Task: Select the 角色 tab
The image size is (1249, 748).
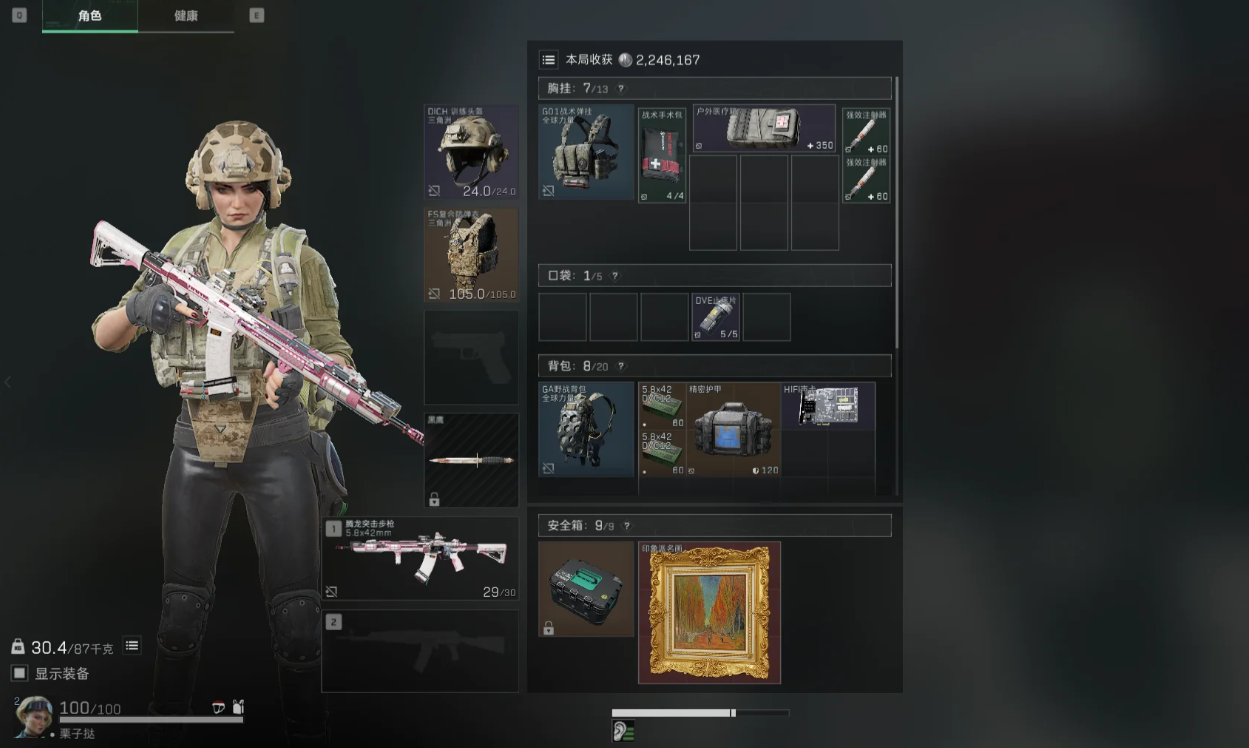Action: click(90, 16)
